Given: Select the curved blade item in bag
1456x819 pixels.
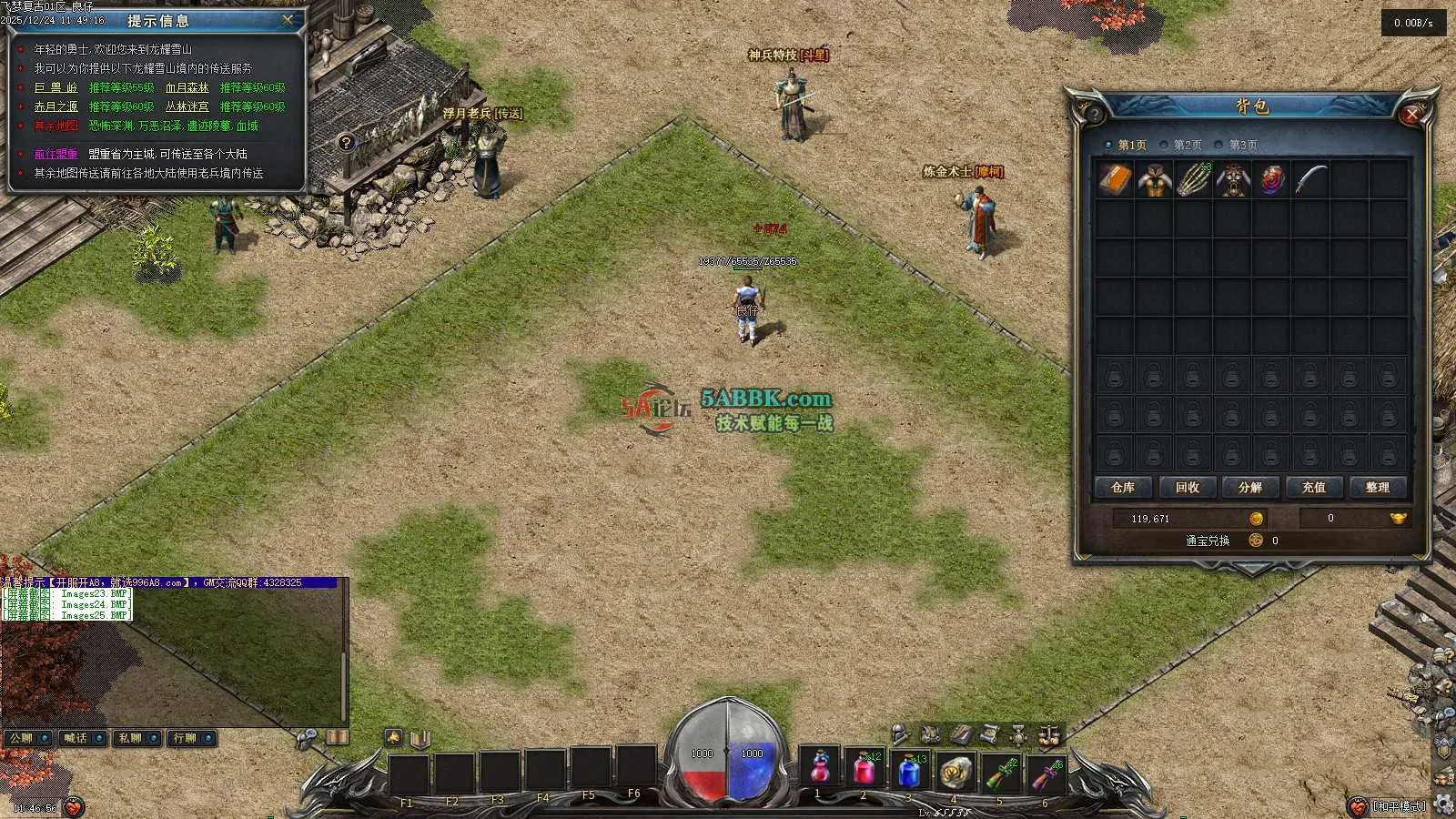Looking at the screenshot, I should [x=1309, y=180].
